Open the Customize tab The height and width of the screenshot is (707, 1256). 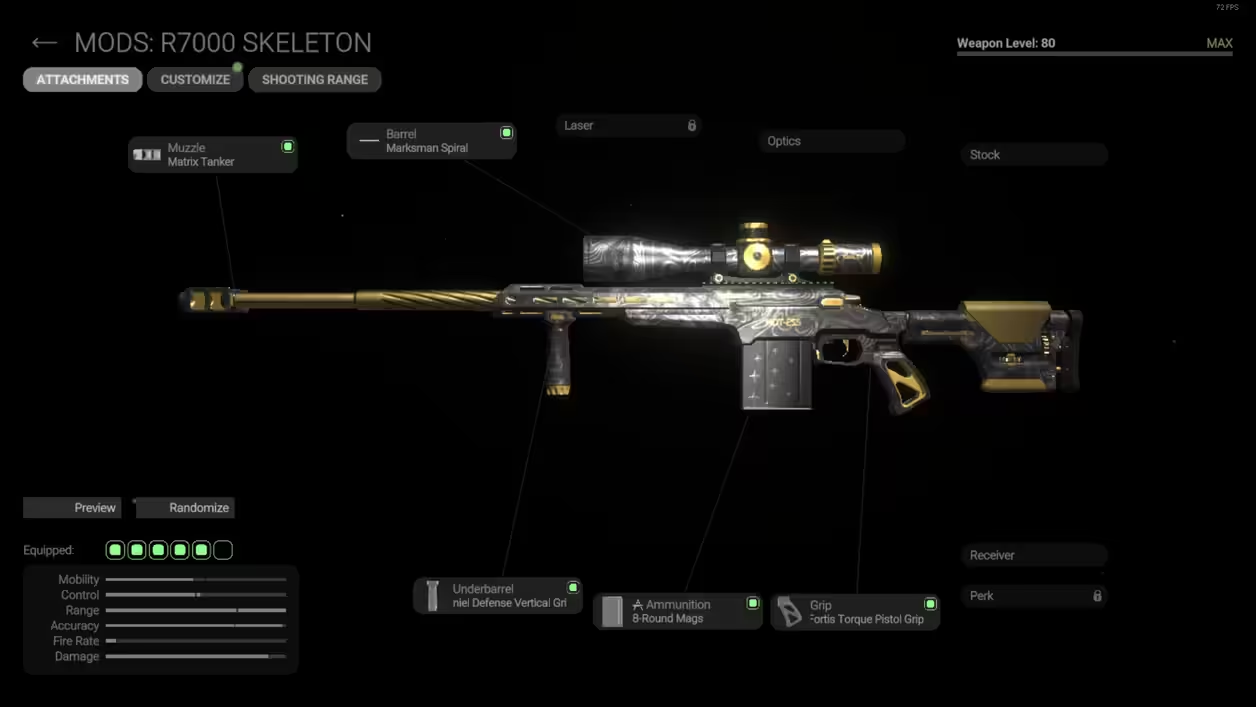[x=195, y=80]
